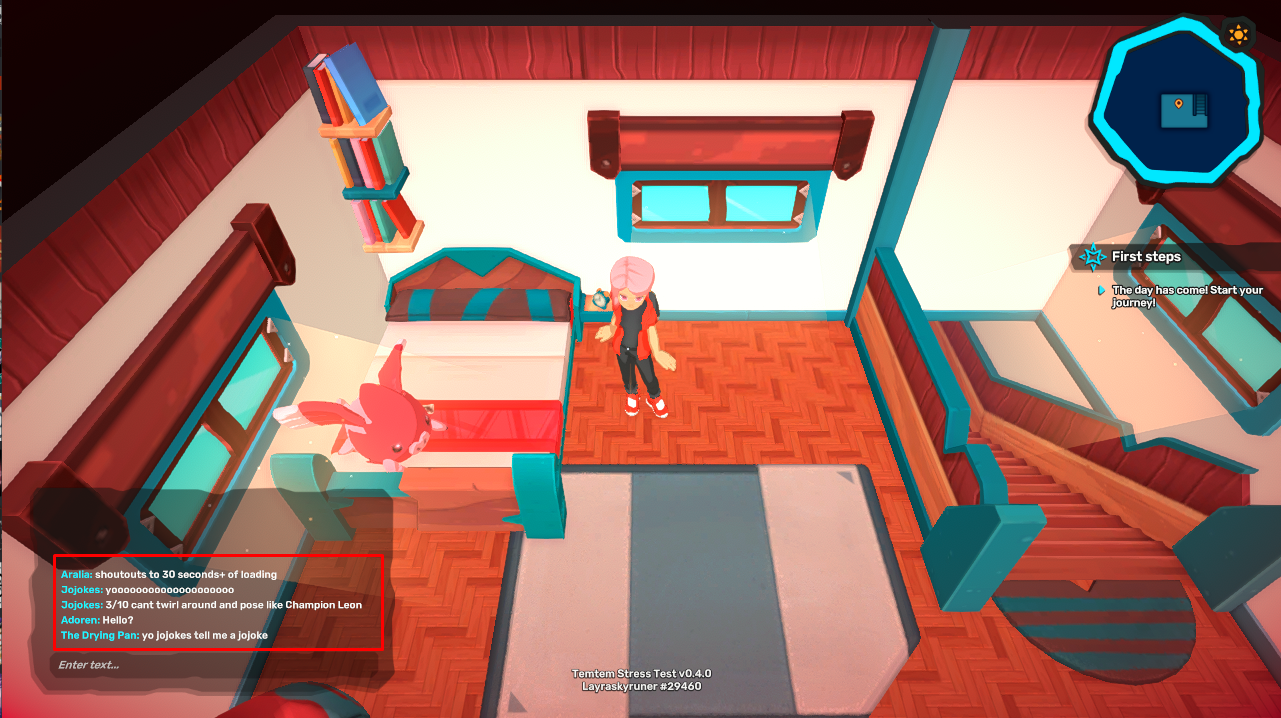The width and height of the screenshot is (1281, 718).
Task: Click the sun daytime icon
Action: point(1239,36)
